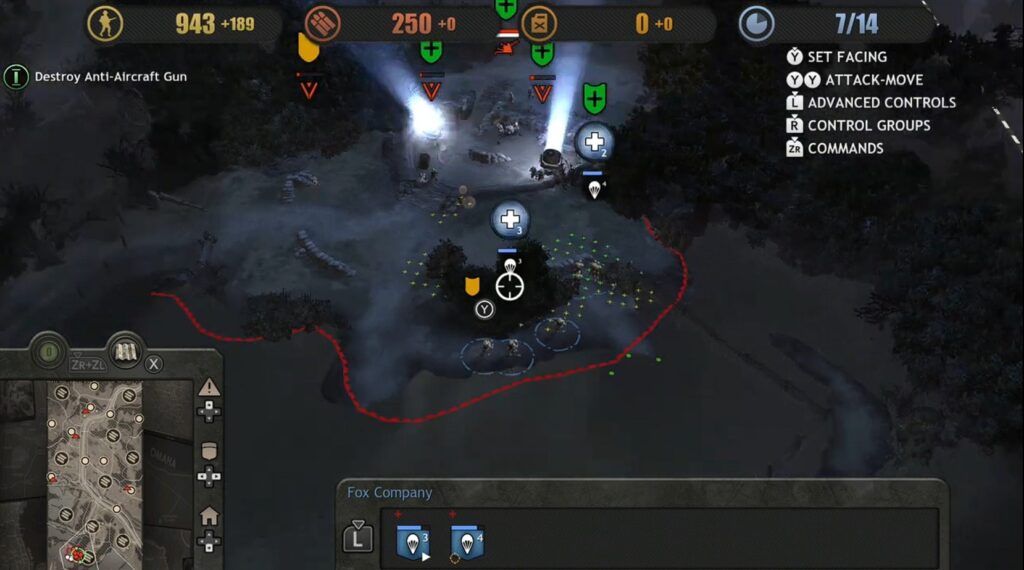
Task: Click the munitions resource icon
Action: click(x=323, y=24)
